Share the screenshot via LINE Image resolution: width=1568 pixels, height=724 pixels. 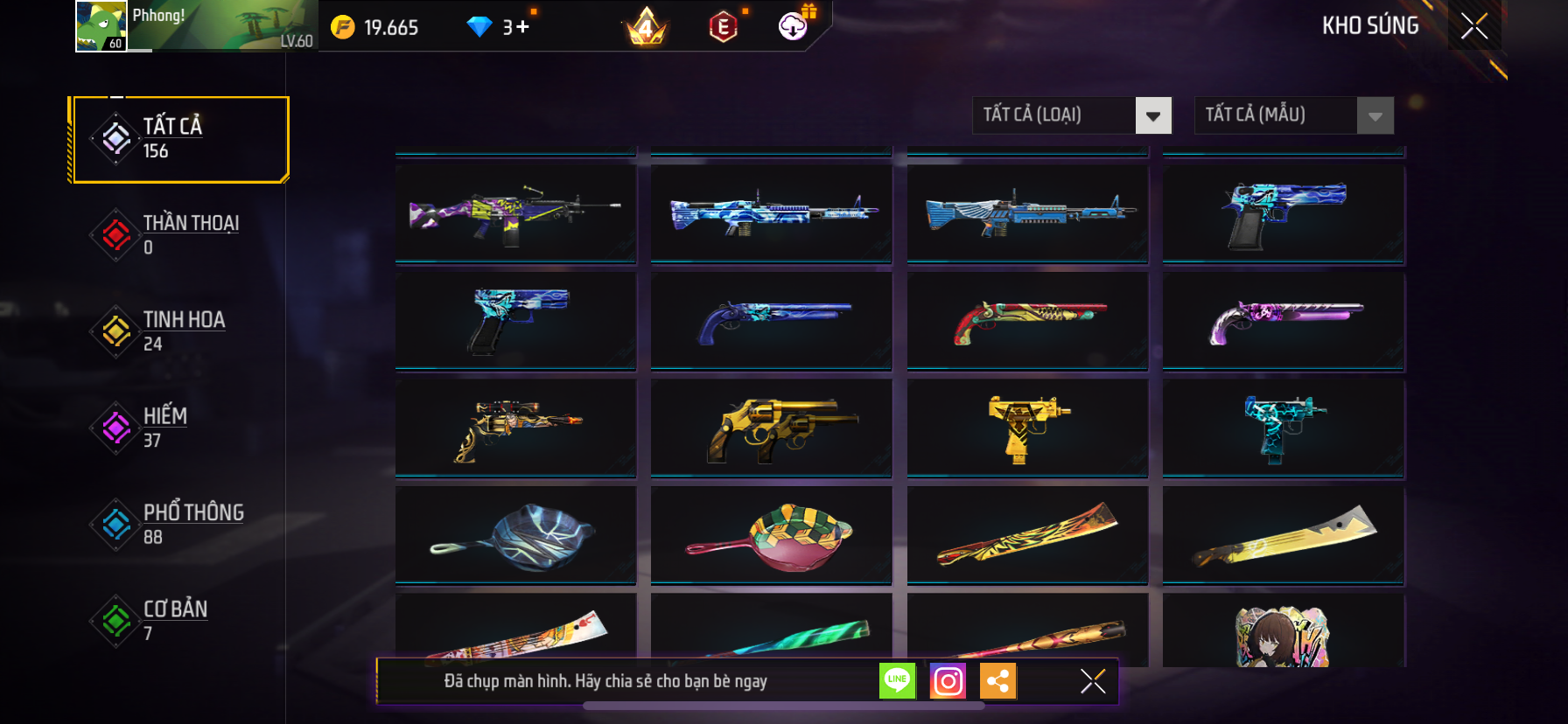pyautogui.click(x=898, y=681)
